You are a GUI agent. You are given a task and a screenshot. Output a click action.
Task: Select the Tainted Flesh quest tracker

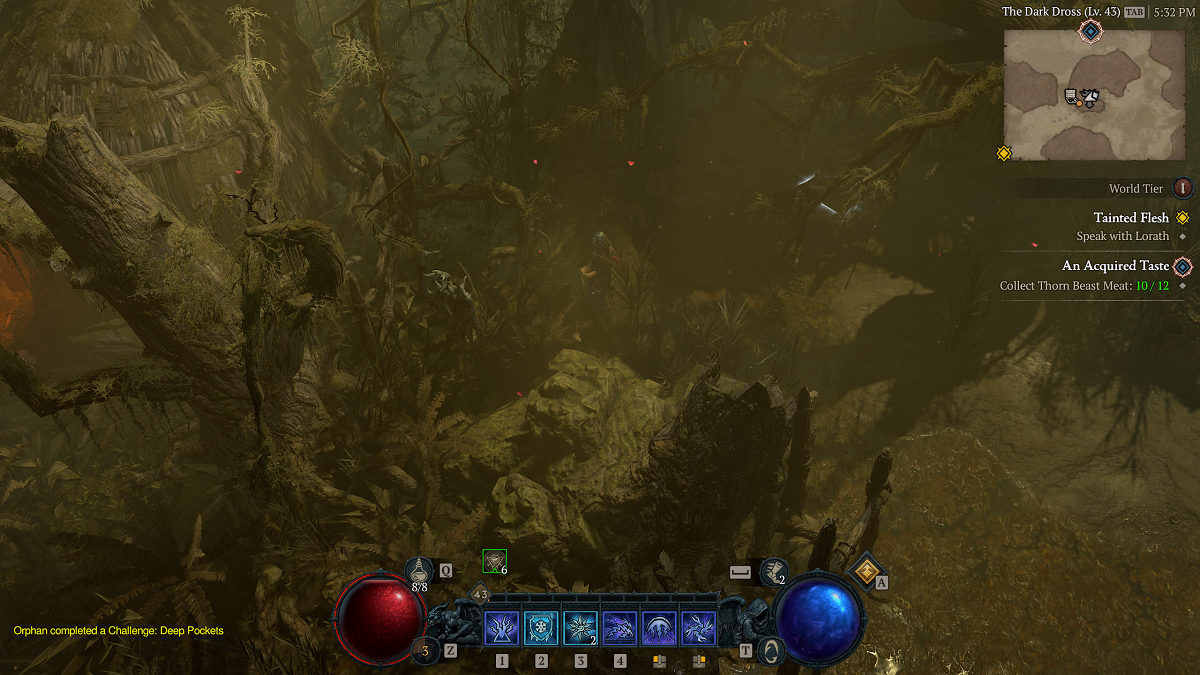(x=1131, y=218)
